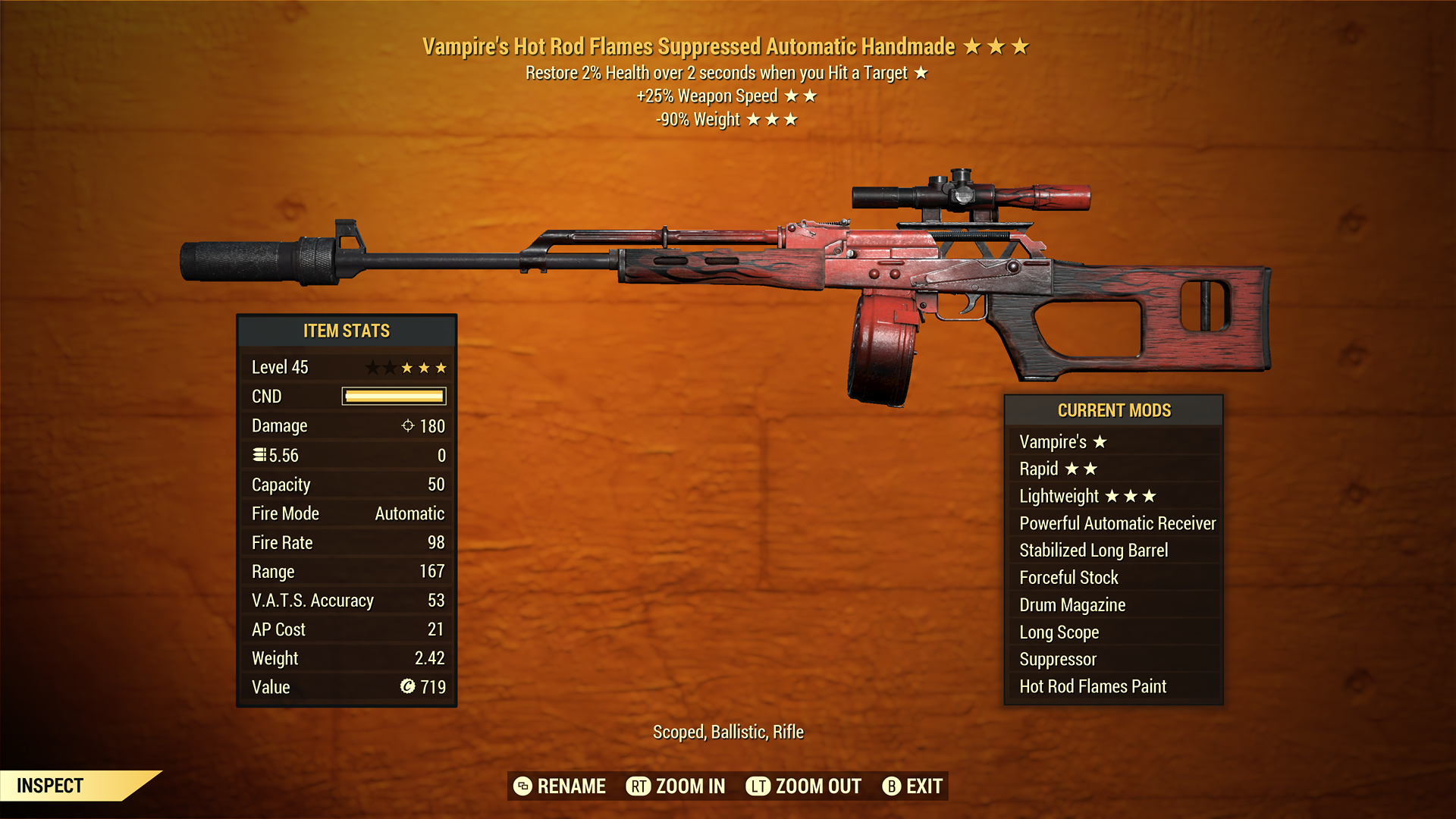Select Zoom In on the bottom bar
Screen dimensions: 1456x819
(x=676, y=786)
